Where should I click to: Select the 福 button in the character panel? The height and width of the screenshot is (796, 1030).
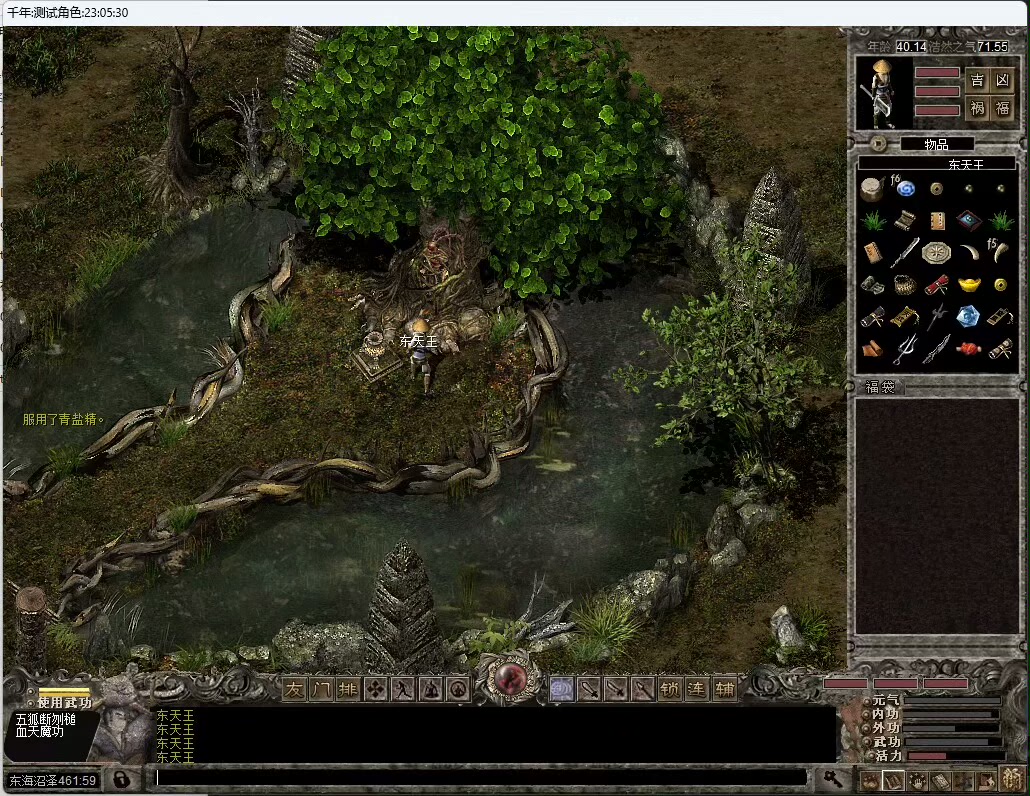(1003, 108)
